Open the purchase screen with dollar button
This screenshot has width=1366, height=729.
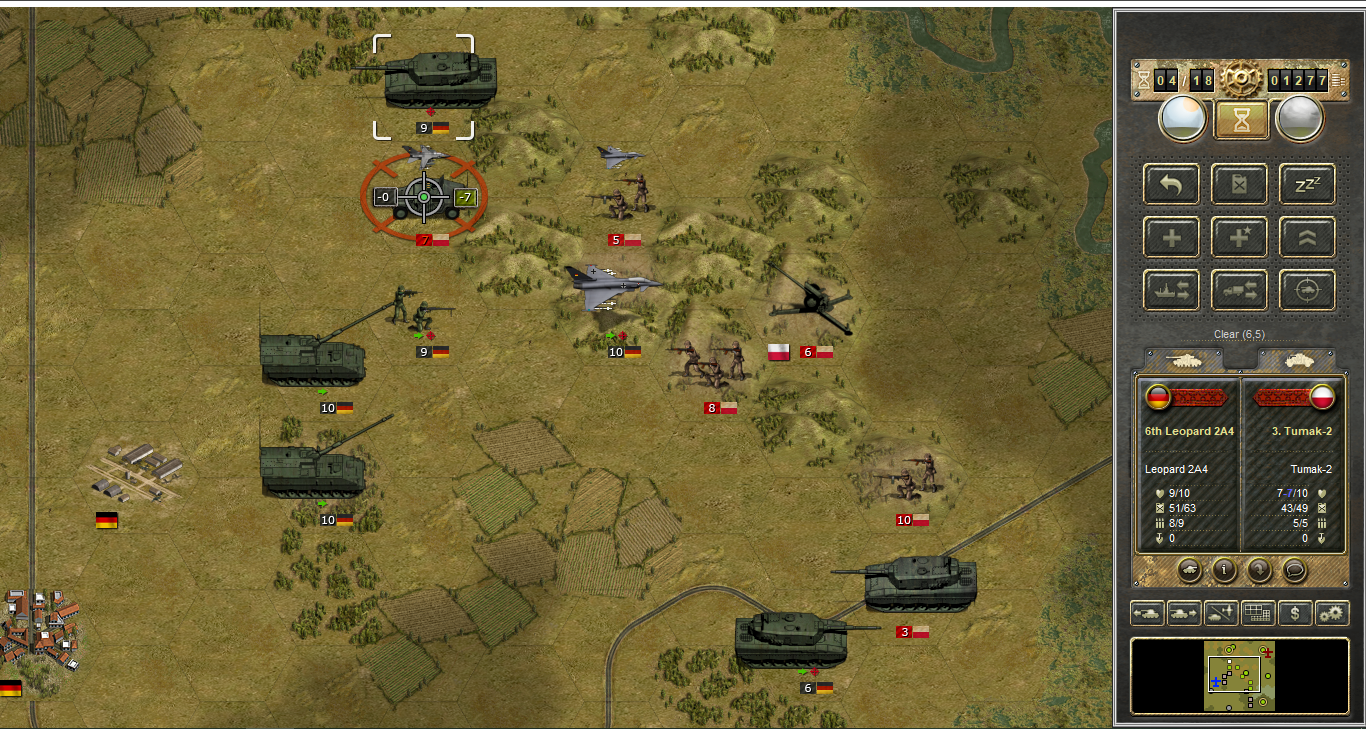click(x=1295, y=613)
